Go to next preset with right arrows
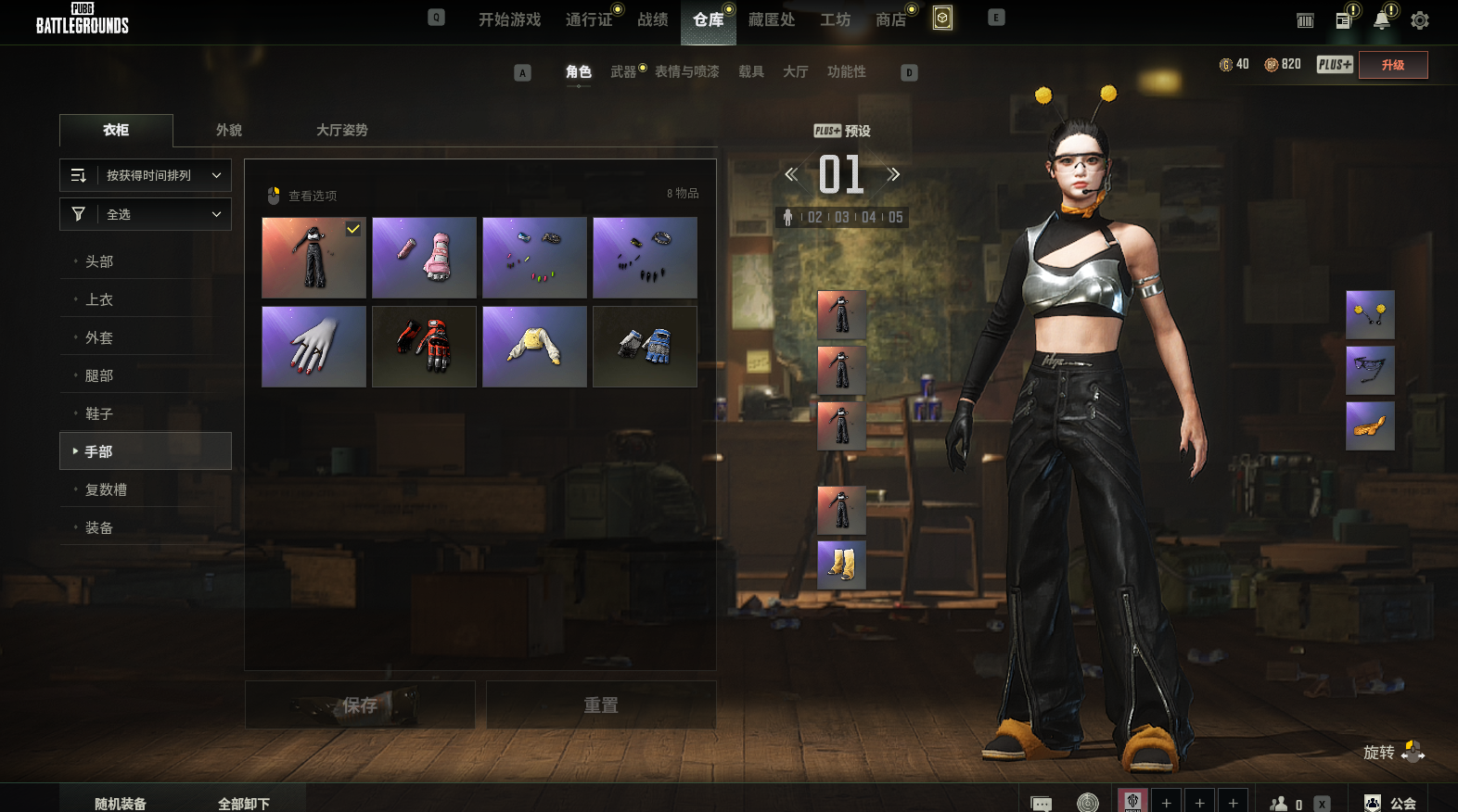 (x=893, y=174)
